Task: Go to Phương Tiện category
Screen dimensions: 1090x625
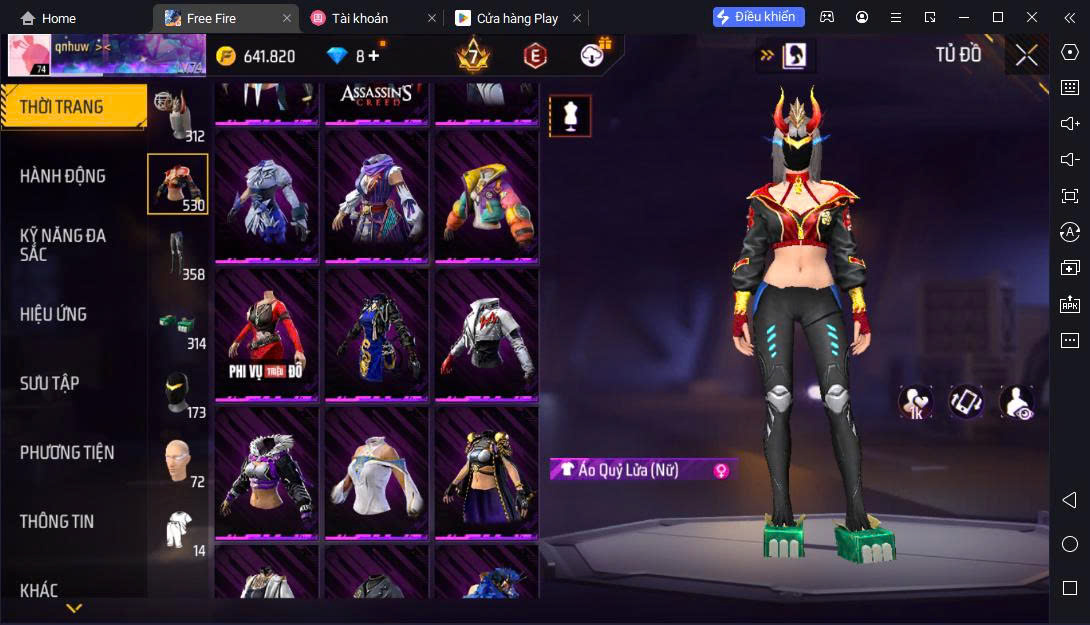Action: click(67, 452)
